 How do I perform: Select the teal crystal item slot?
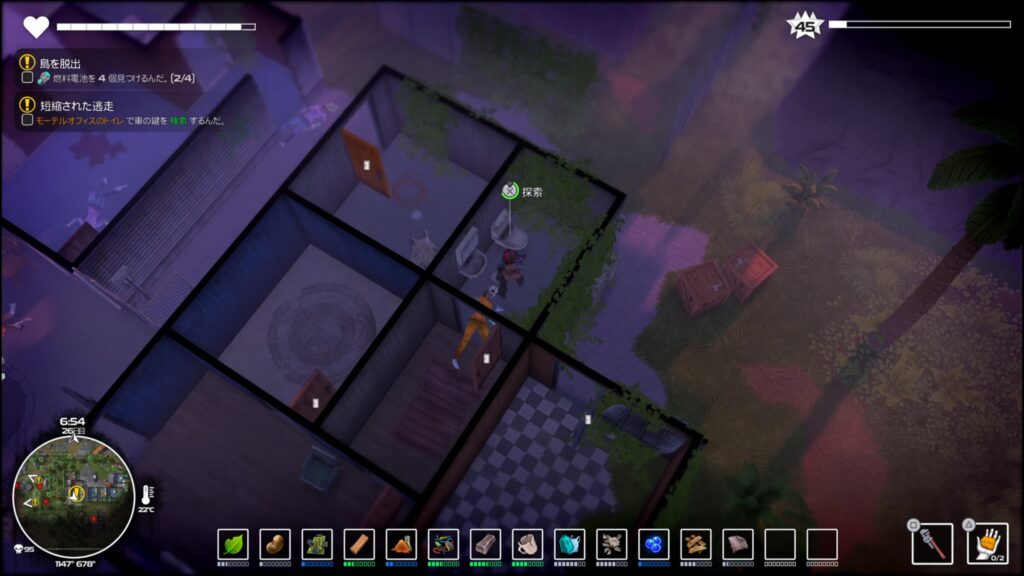click(569, 544)
